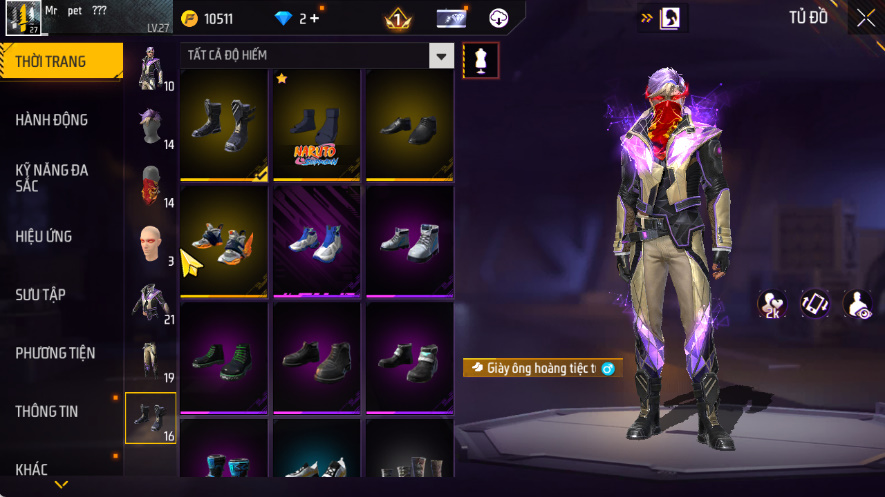Viewport: 885px width, 497px height.
Task: Select the Naruto Shippuden shoes item
Action: (315, 124)
